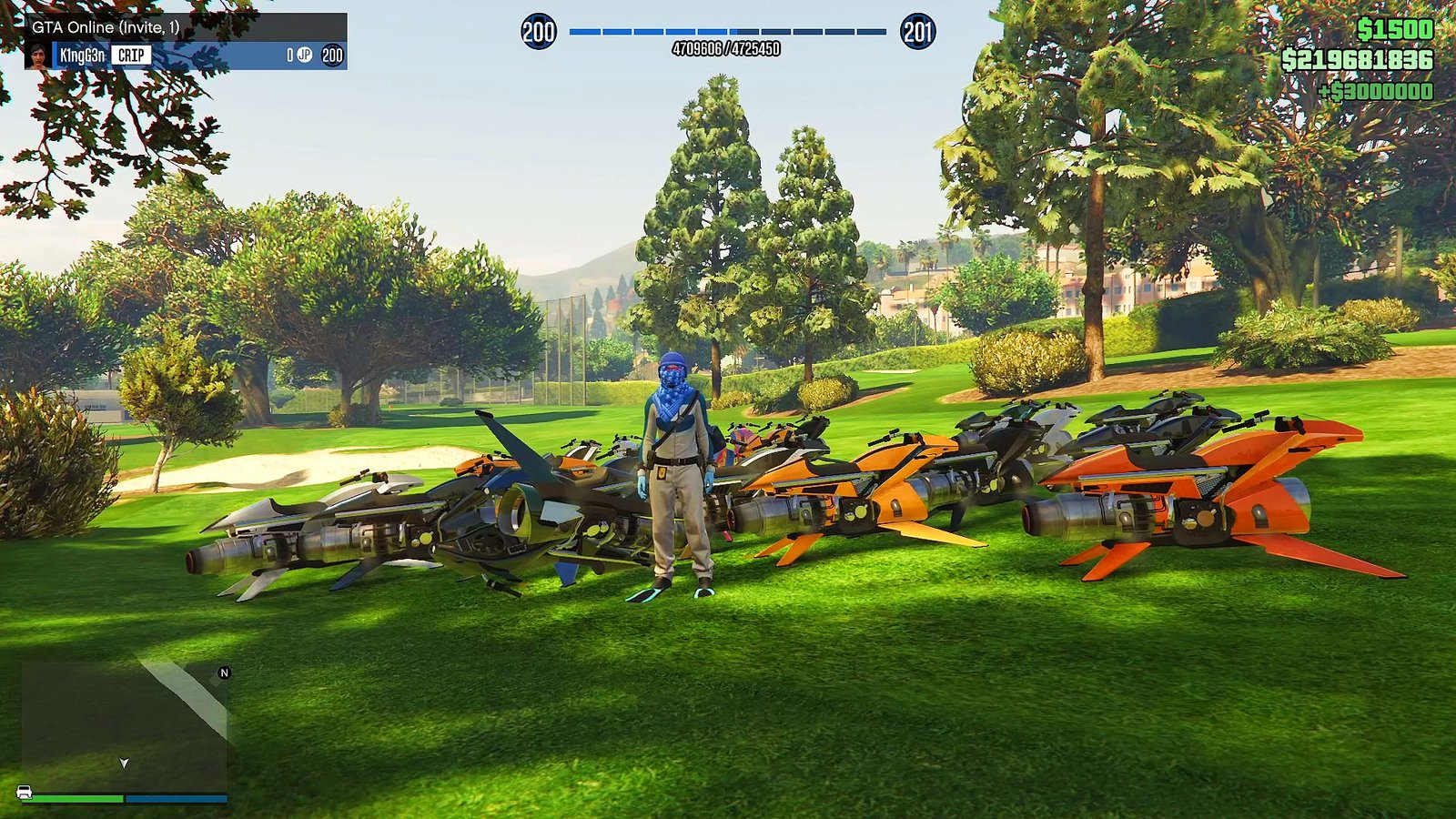Click the vehicle icon below the minimap
This screenshot has height=819, width=1456.
25,792
